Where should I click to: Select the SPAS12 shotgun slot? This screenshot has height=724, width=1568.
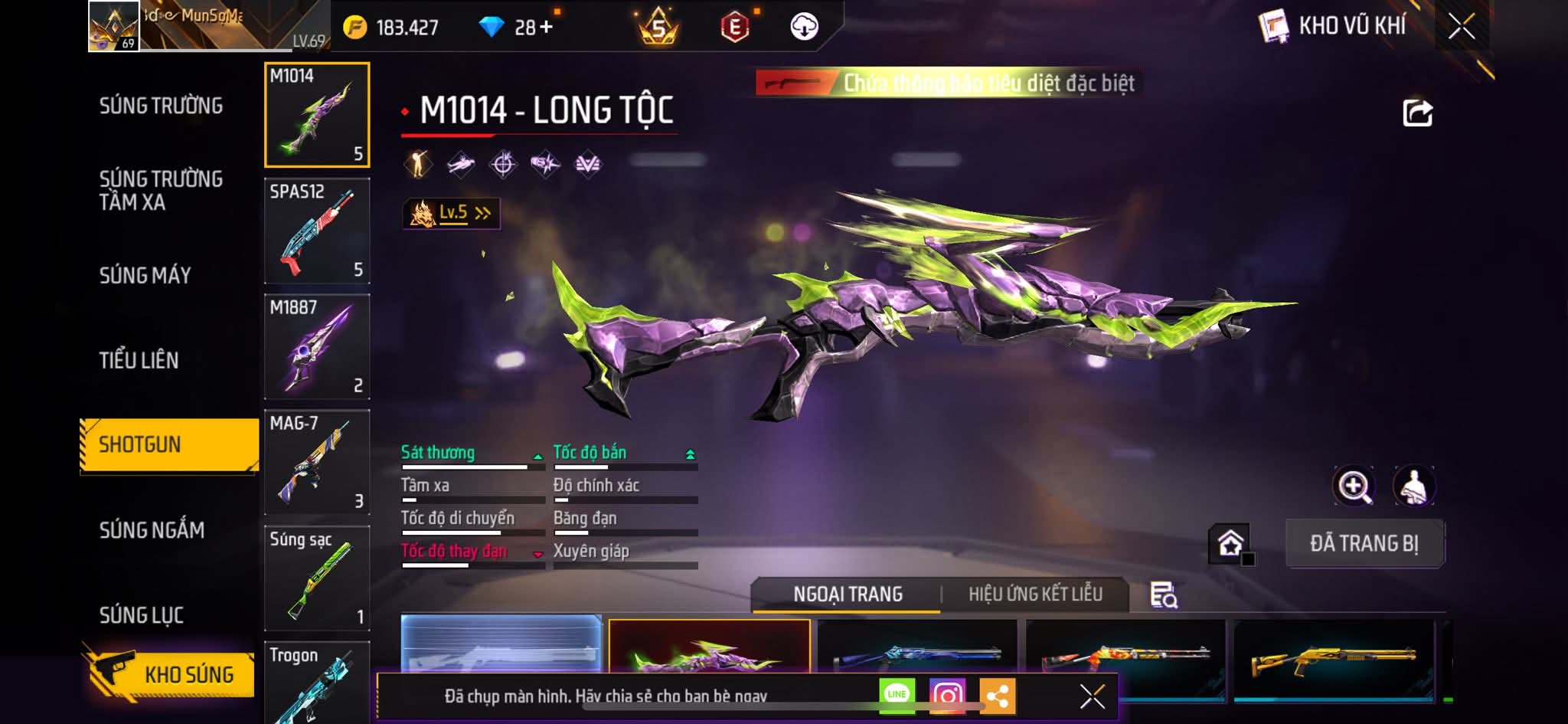click(317, 231)
